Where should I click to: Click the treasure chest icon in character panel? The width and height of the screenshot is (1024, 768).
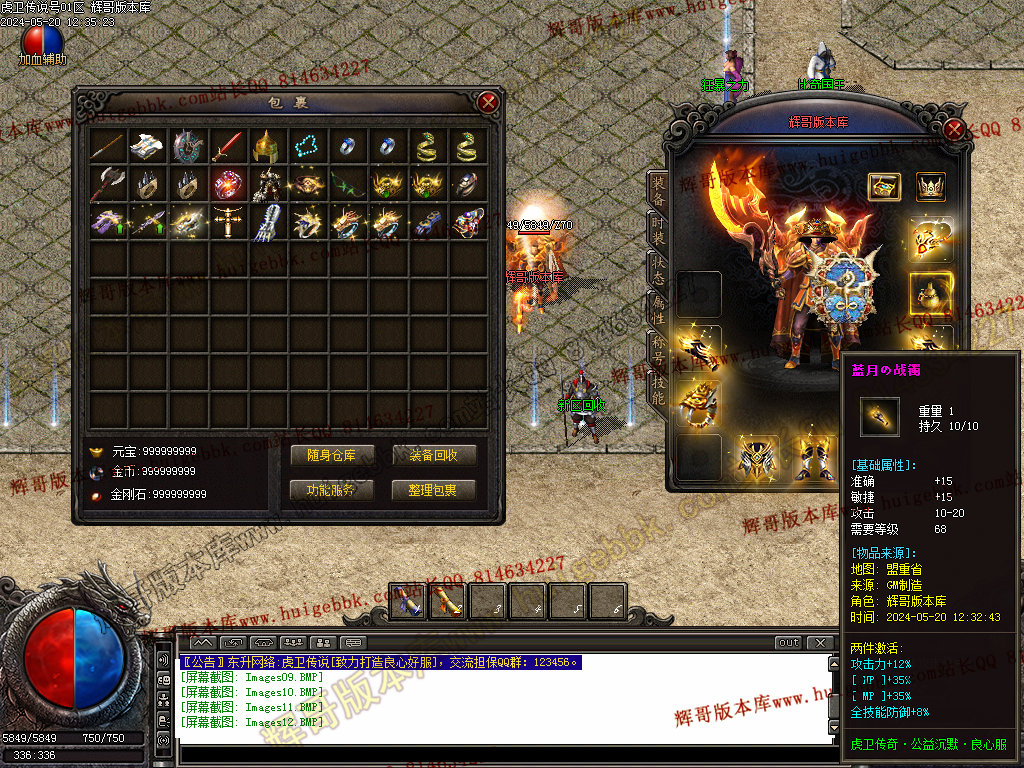(883, 186)
